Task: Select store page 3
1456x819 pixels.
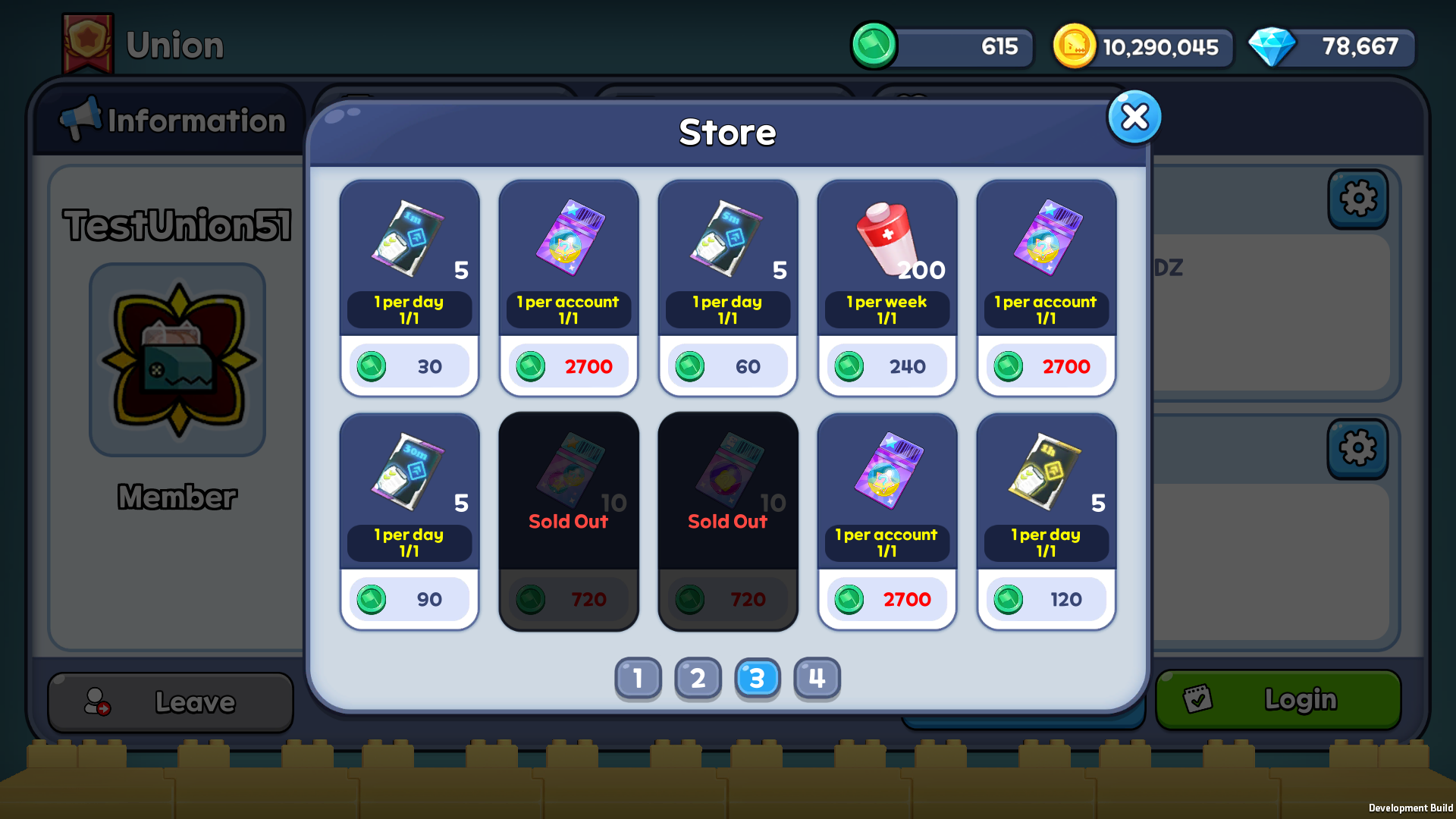Action: coord(758,678)
